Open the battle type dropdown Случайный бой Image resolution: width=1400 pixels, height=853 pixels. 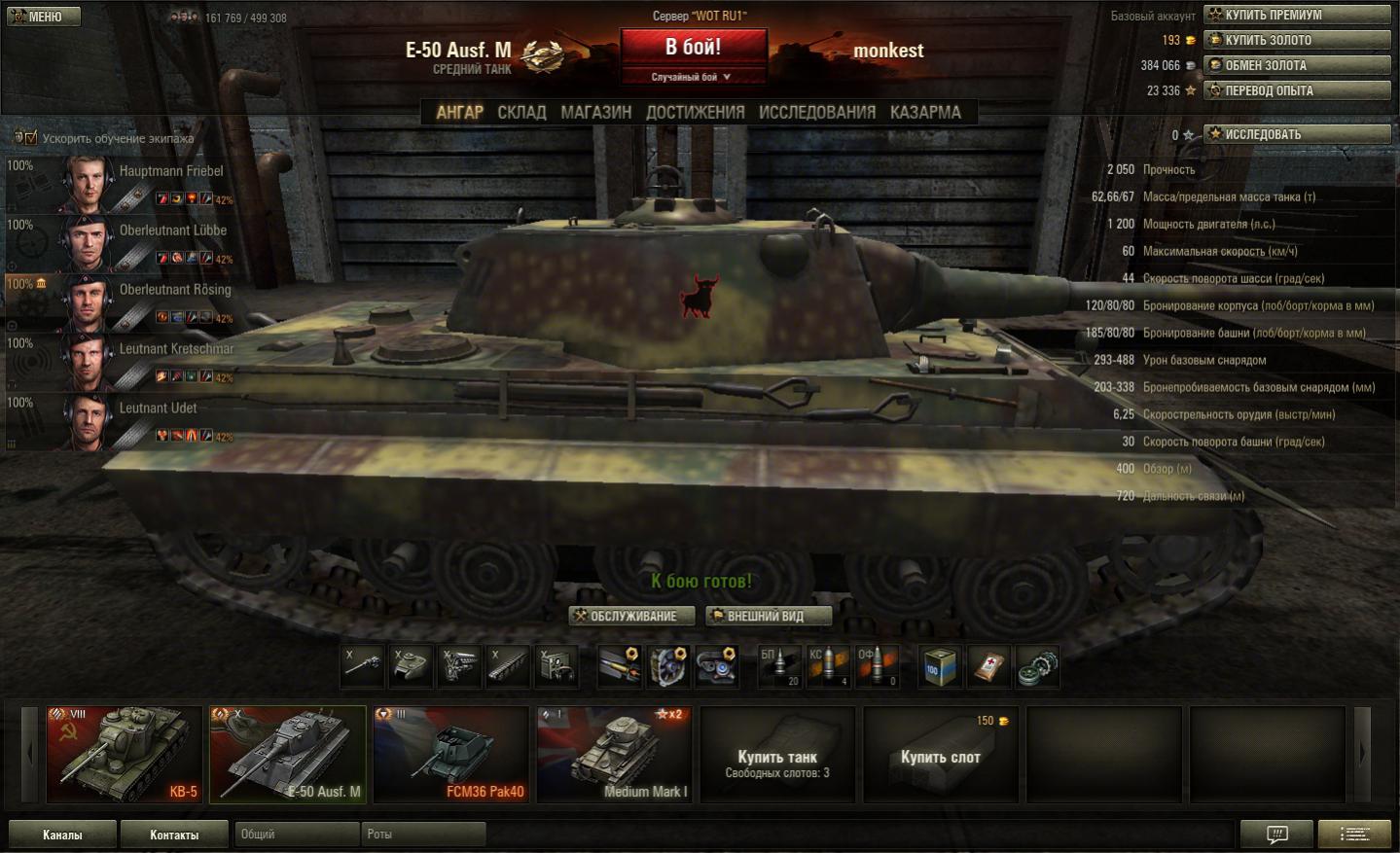[x=691, y=77]
